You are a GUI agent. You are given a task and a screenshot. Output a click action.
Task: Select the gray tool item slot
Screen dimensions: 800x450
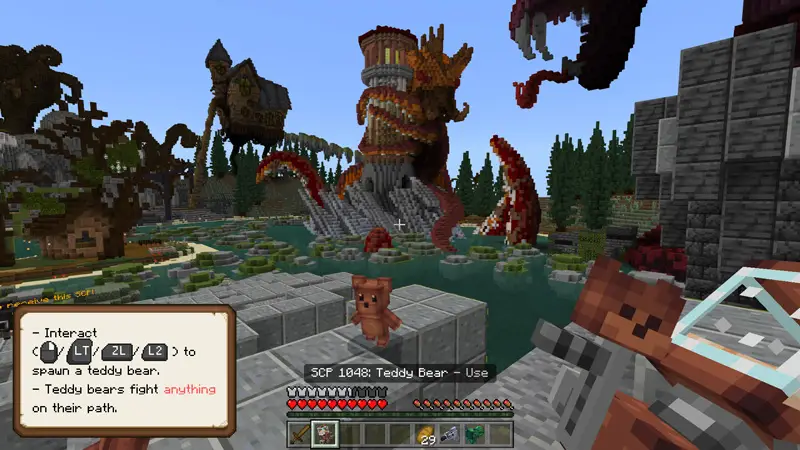click(450, 433)
